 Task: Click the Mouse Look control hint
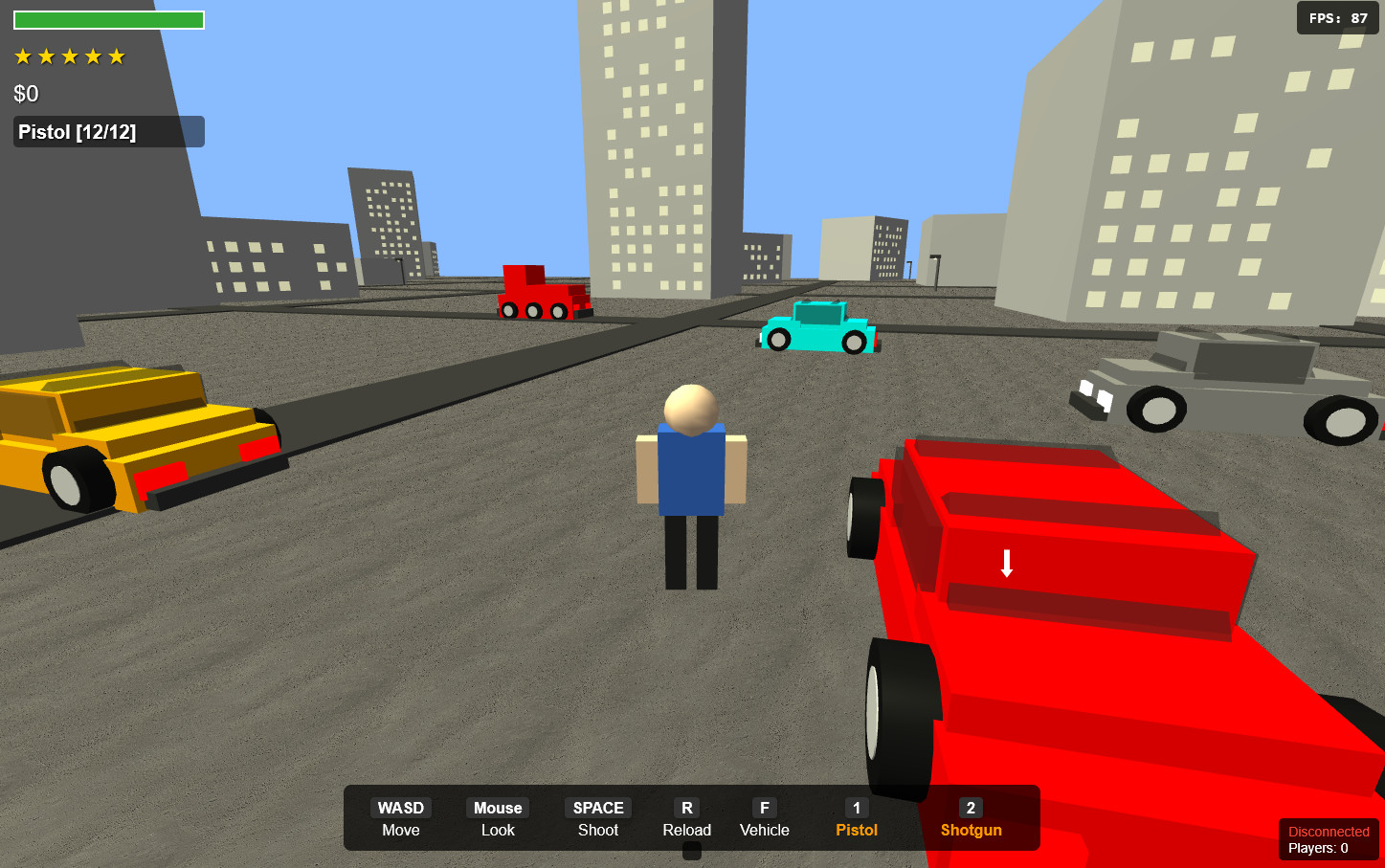pyautogui.click(x=496, y=818)
